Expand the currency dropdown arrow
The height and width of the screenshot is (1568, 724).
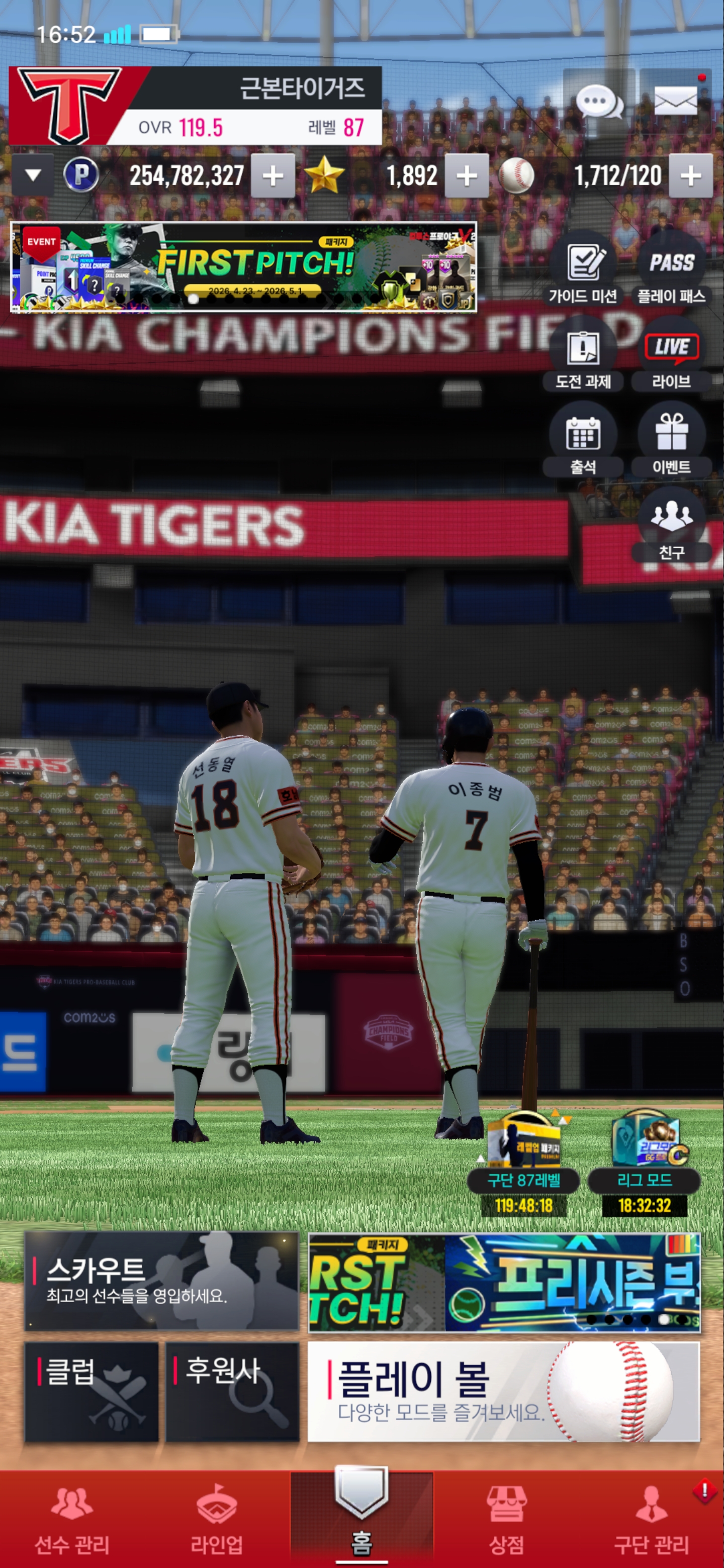[x=33, y=176]
